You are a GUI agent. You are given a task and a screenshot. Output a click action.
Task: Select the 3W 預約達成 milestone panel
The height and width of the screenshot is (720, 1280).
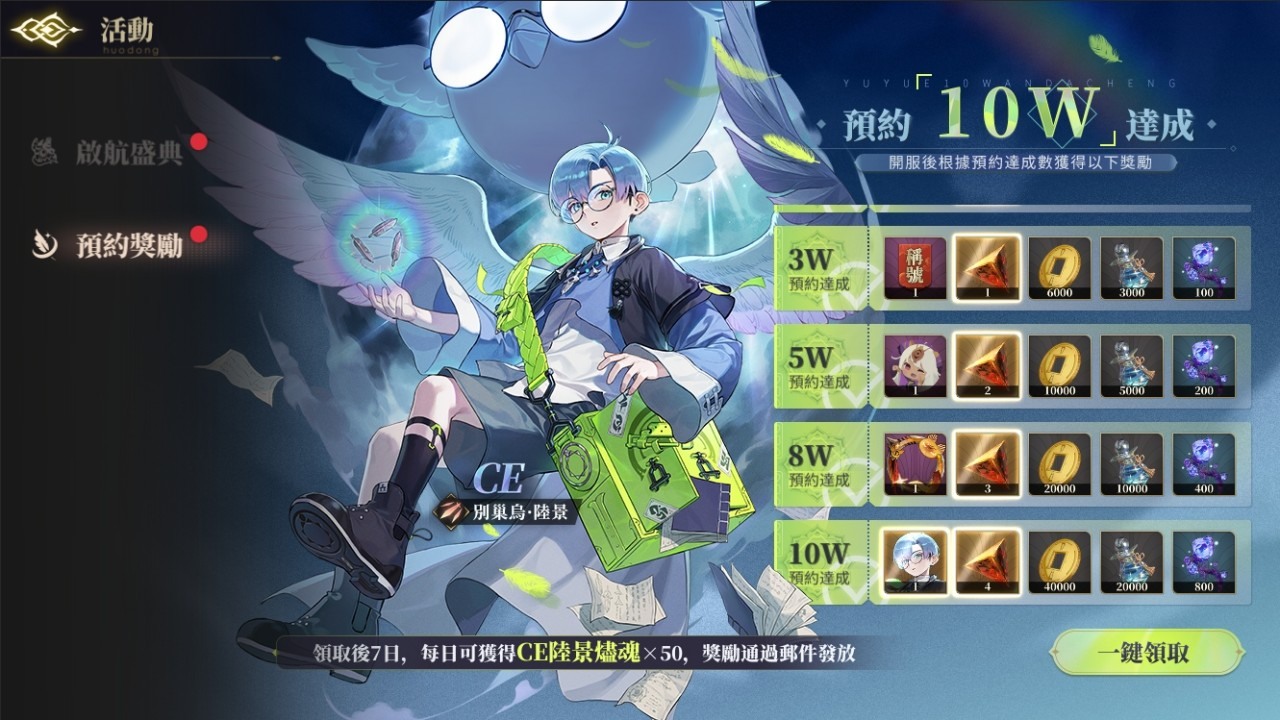tap(820, 267)
